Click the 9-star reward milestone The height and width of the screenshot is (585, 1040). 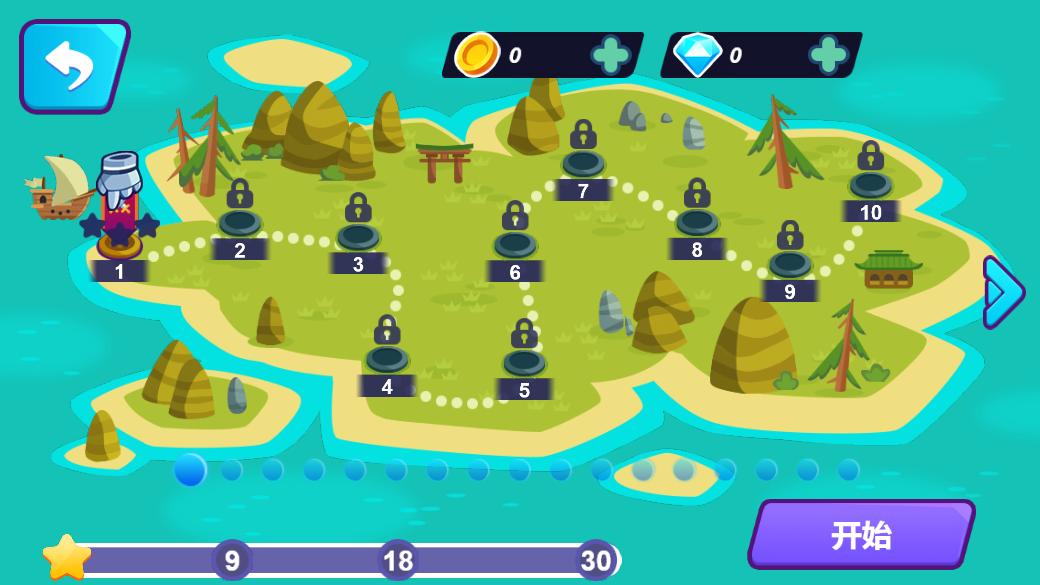coord(232,561)
